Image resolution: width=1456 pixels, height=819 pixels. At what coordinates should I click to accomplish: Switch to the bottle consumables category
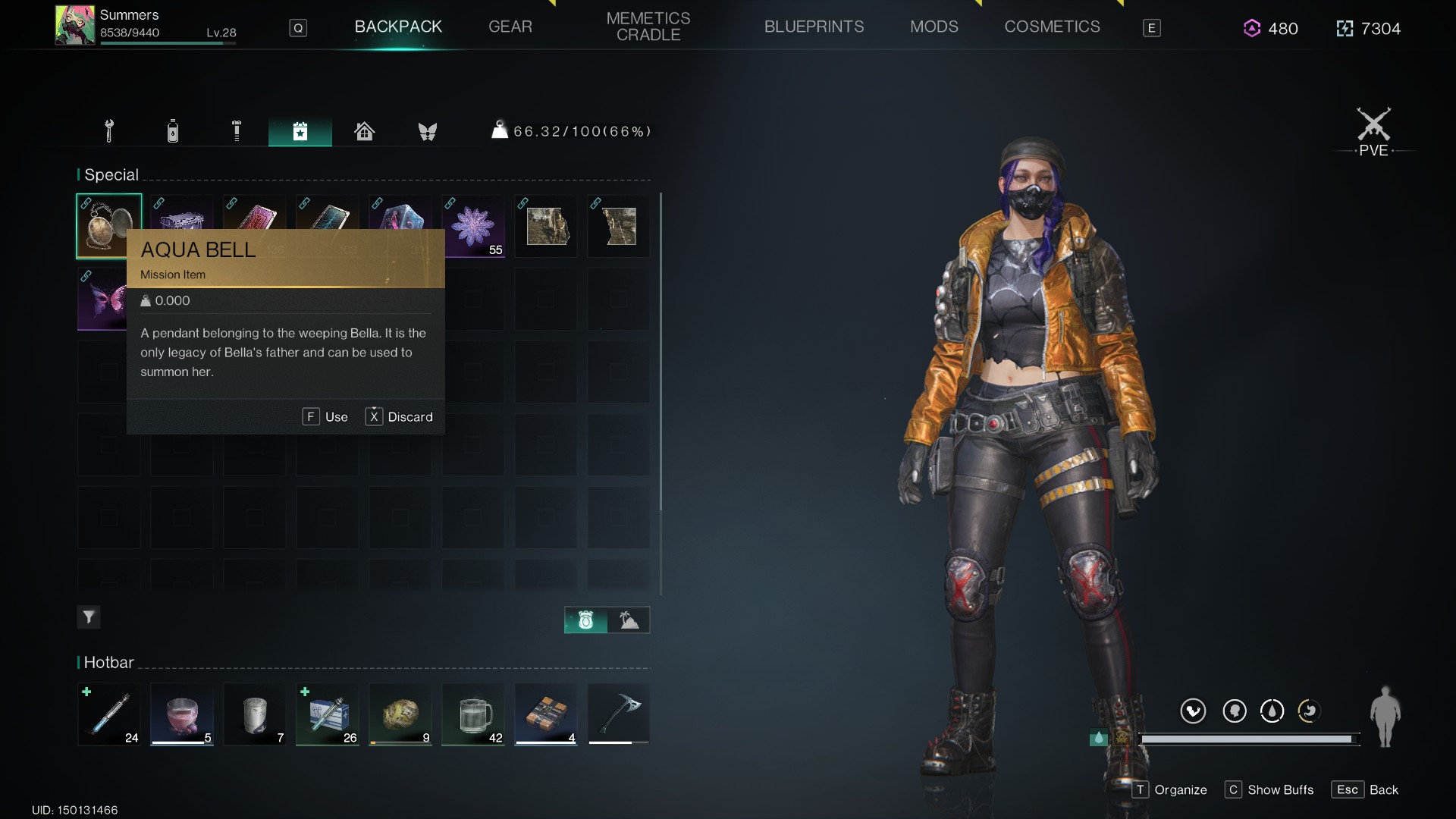[173, 131]
